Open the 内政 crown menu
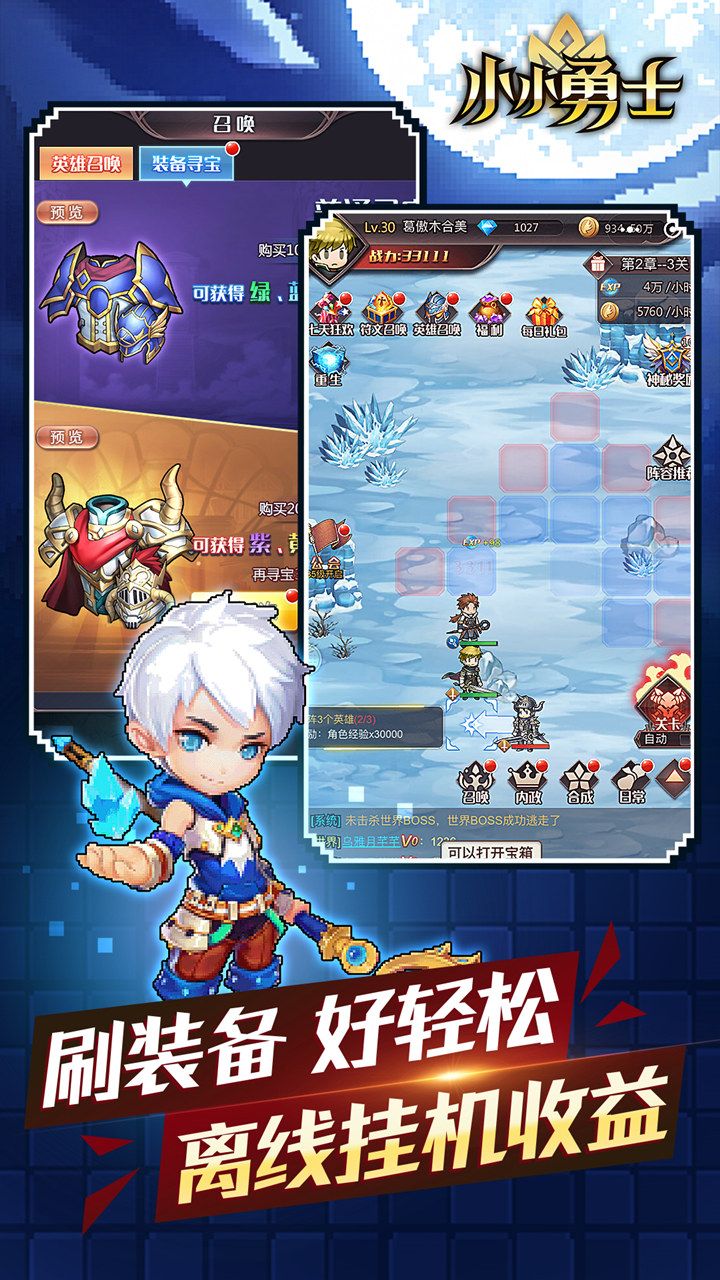 pyautogui.click(x=527, y=782)
